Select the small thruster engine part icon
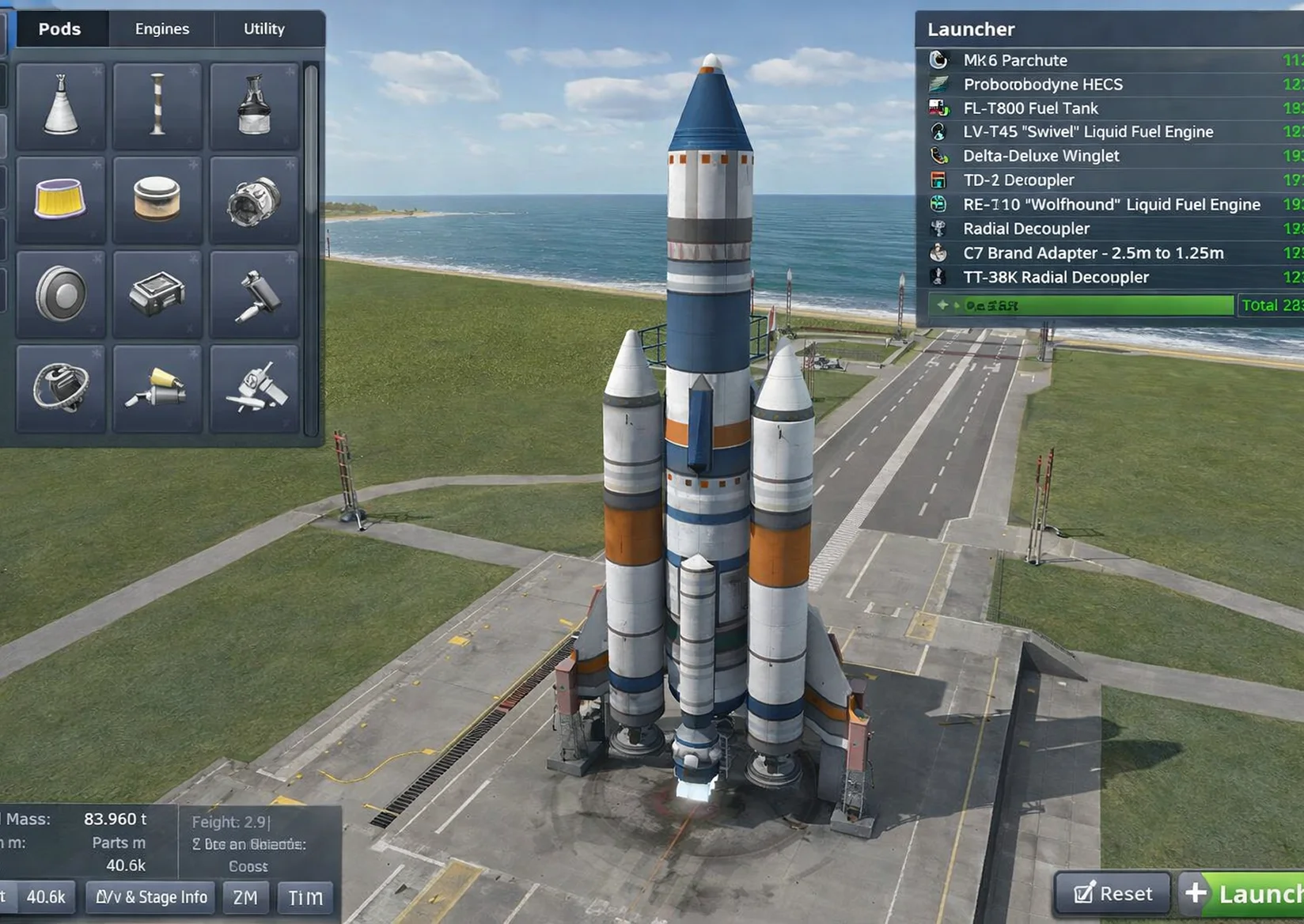The height and width of the screenshot is (924, 1304). tap(157, 388)
